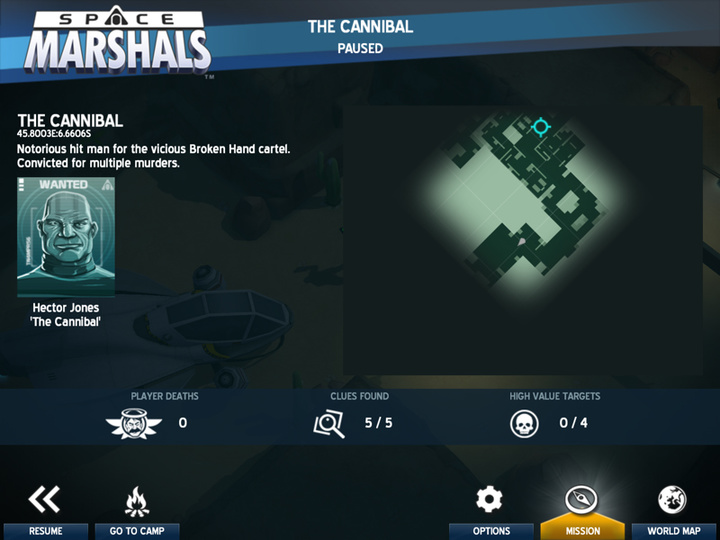Switch to the Mission tab
This screenshot has width=720, height=540.
(582, 511)
